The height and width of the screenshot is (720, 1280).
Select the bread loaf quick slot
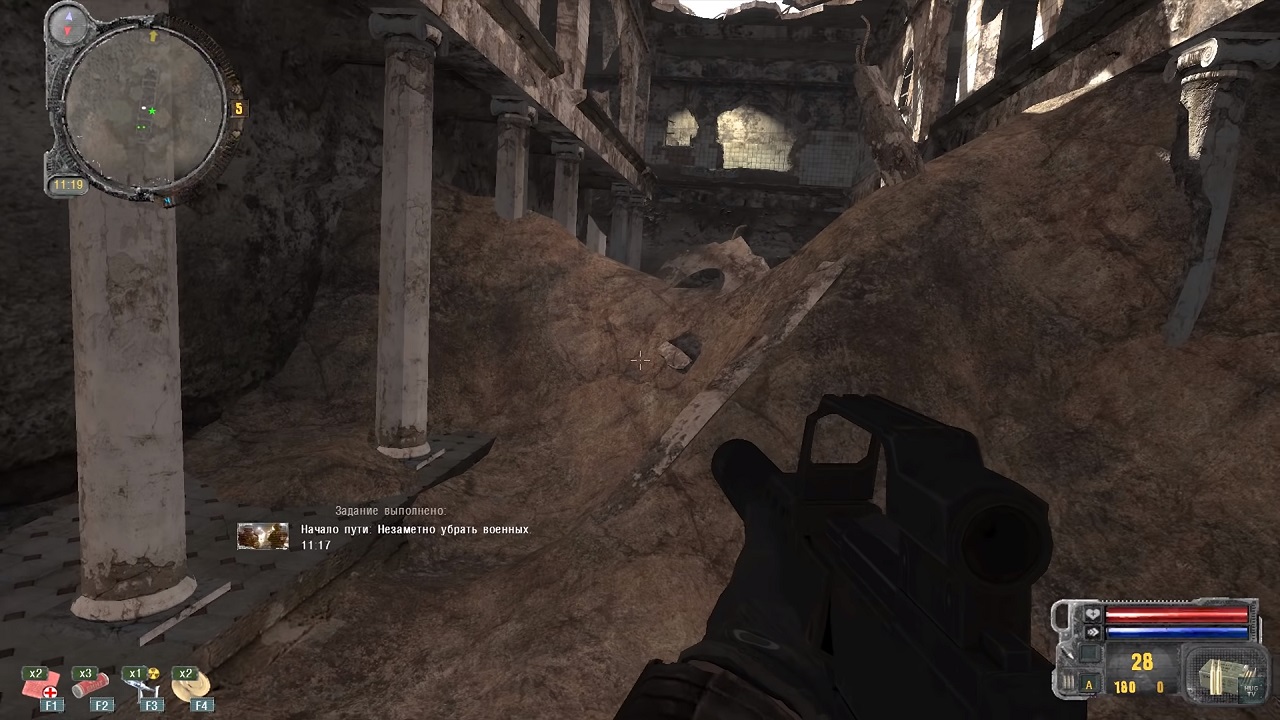191,685
